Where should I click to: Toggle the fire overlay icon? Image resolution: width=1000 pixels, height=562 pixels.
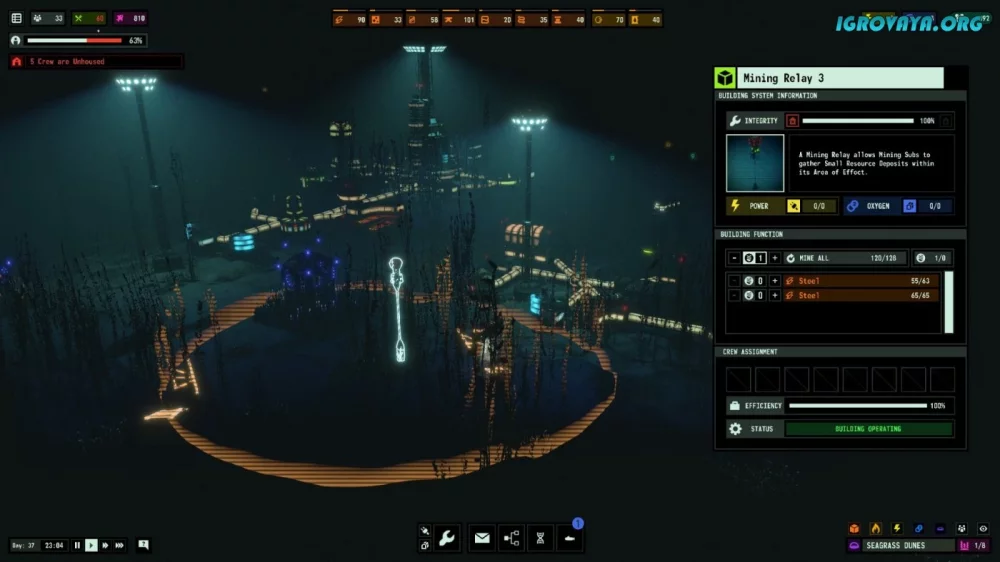click(x=875, y=528)
